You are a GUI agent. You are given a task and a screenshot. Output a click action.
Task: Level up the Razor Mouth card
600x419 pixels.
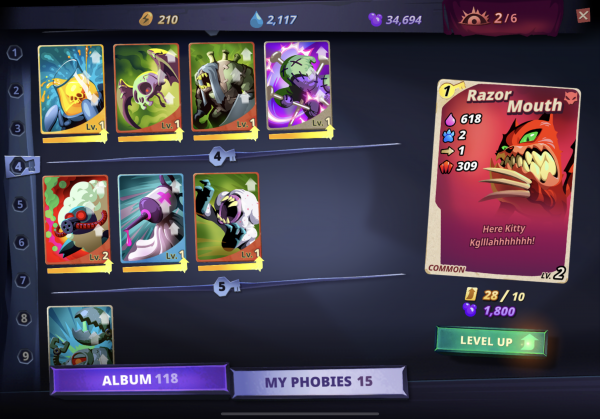tap(490, 342)
